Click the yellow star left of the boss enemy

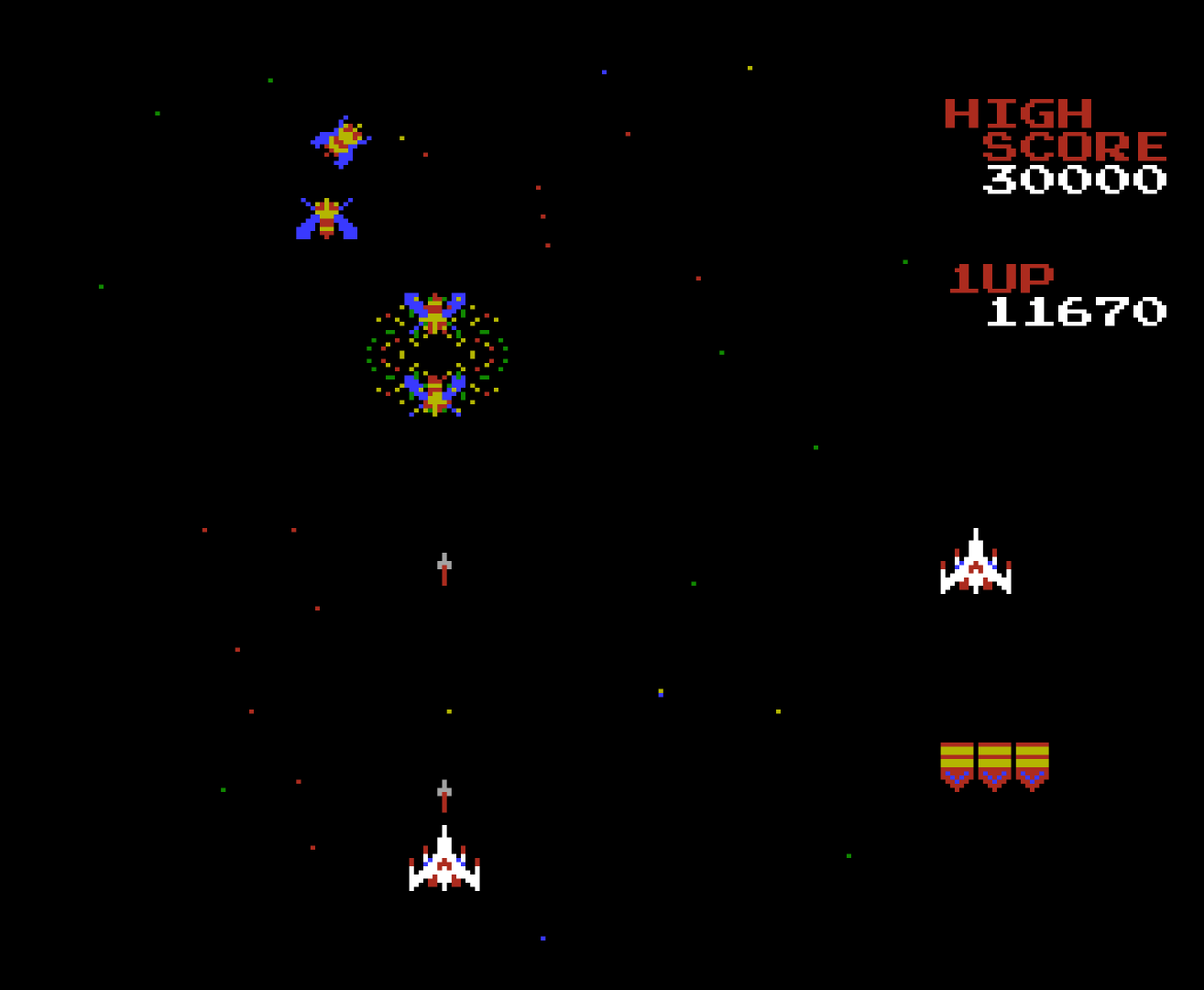400,139
